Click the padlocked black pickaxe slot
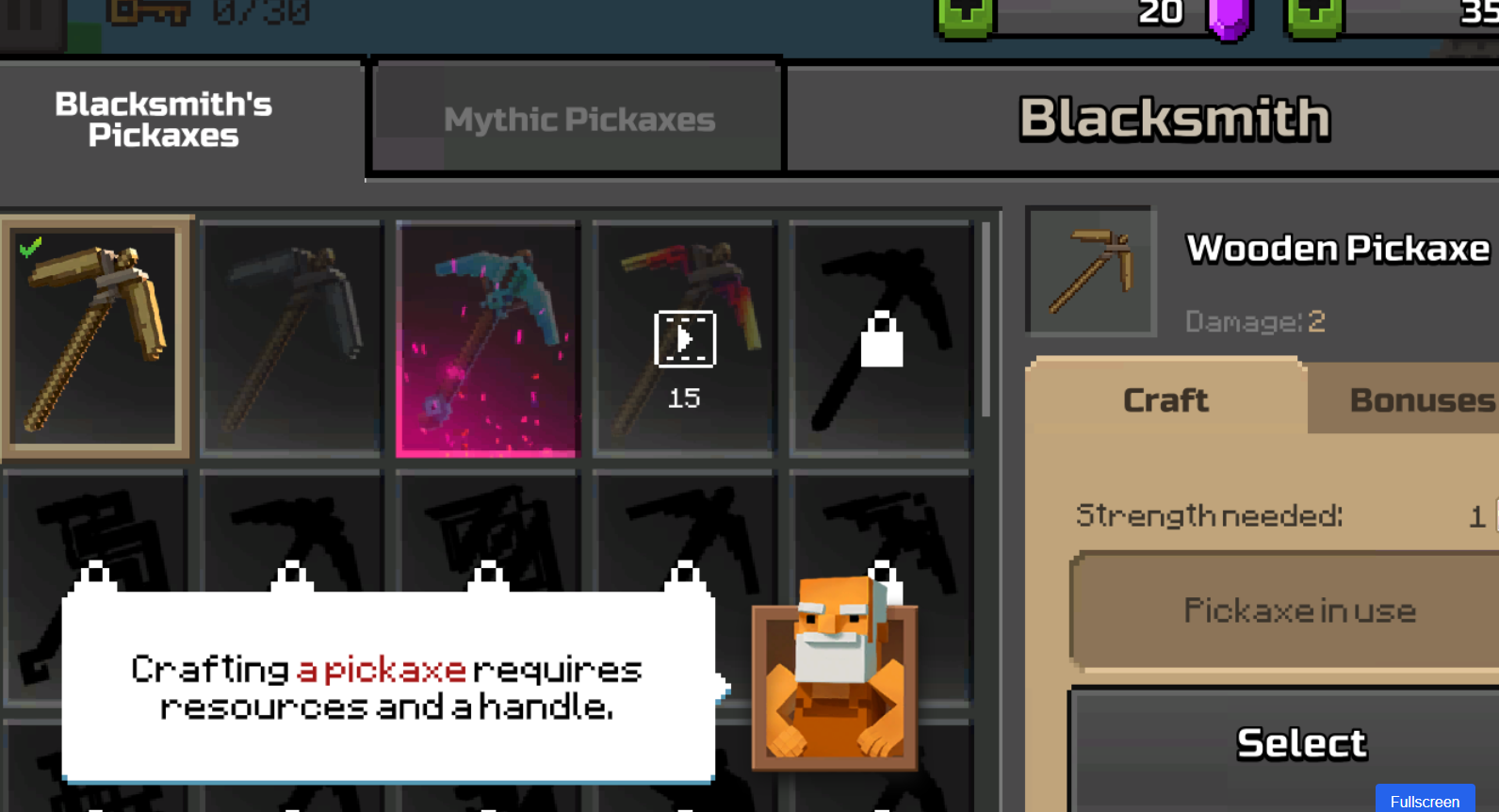The image size is (1499, 812). click(880, 337)
